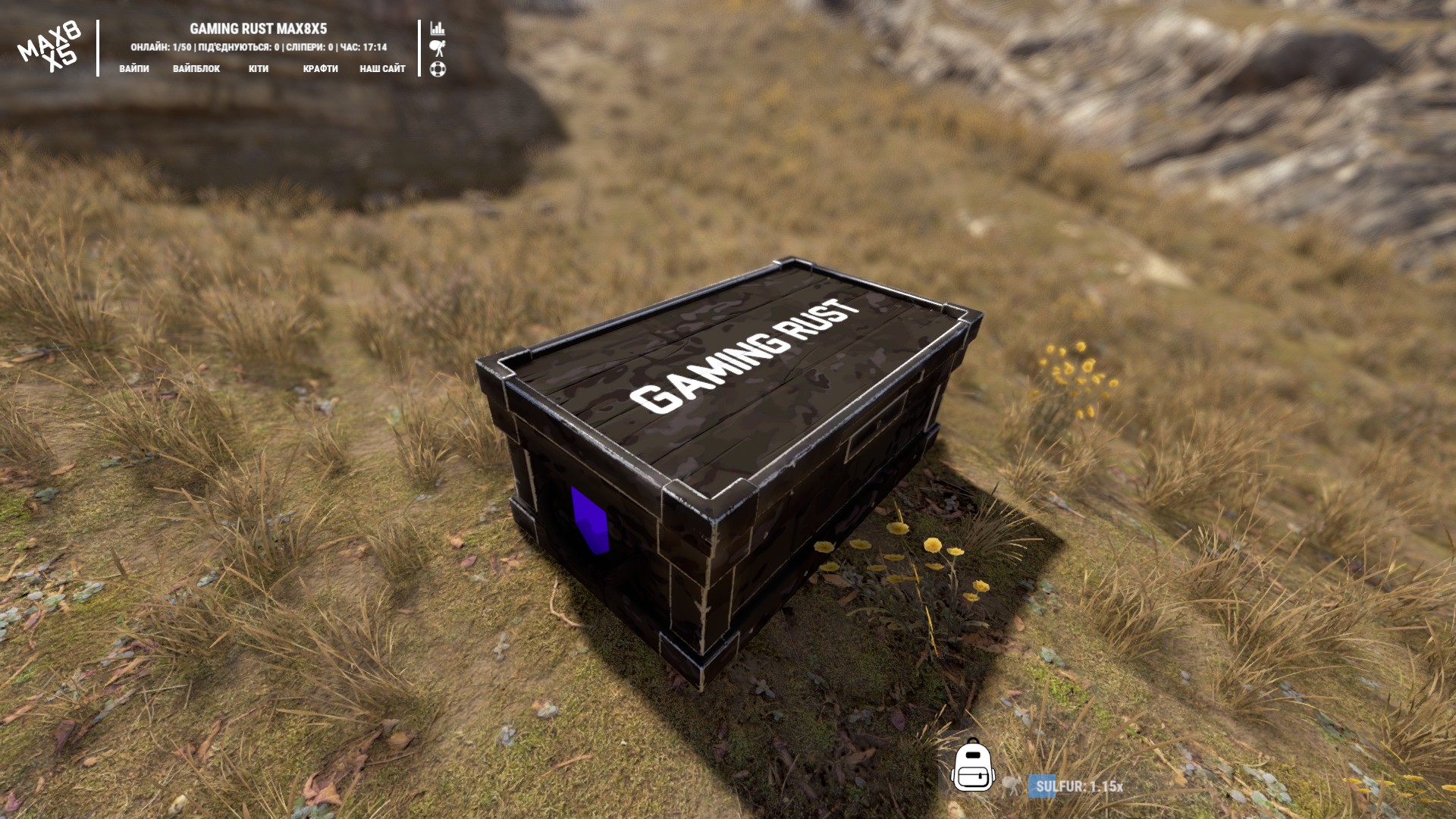
Task: Click the figure carrying sack icon
Action: coord(438,49)
